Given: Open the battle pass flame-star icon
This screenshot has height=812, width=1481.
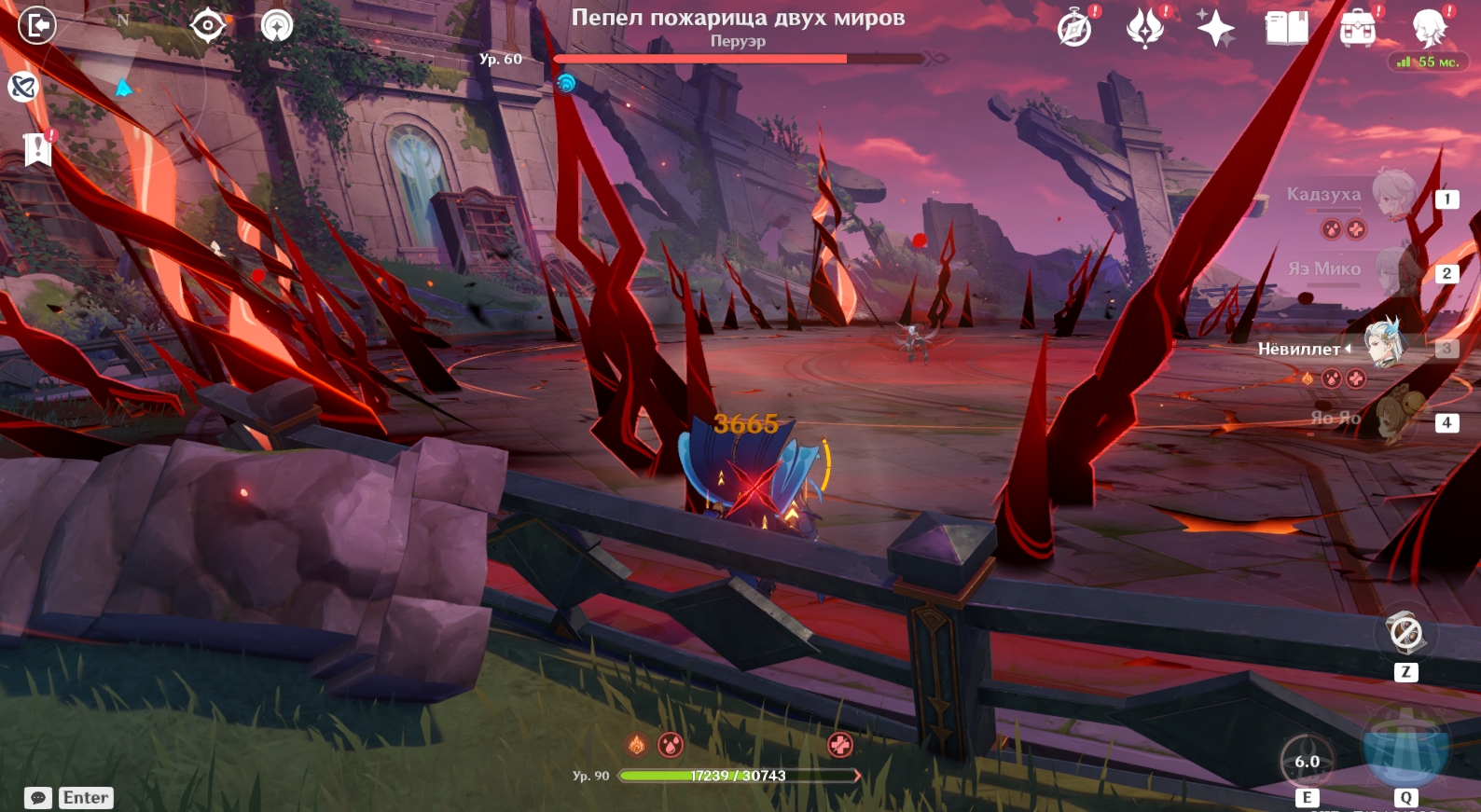Looking at the screenshot, I should [x=1145, y=28].
